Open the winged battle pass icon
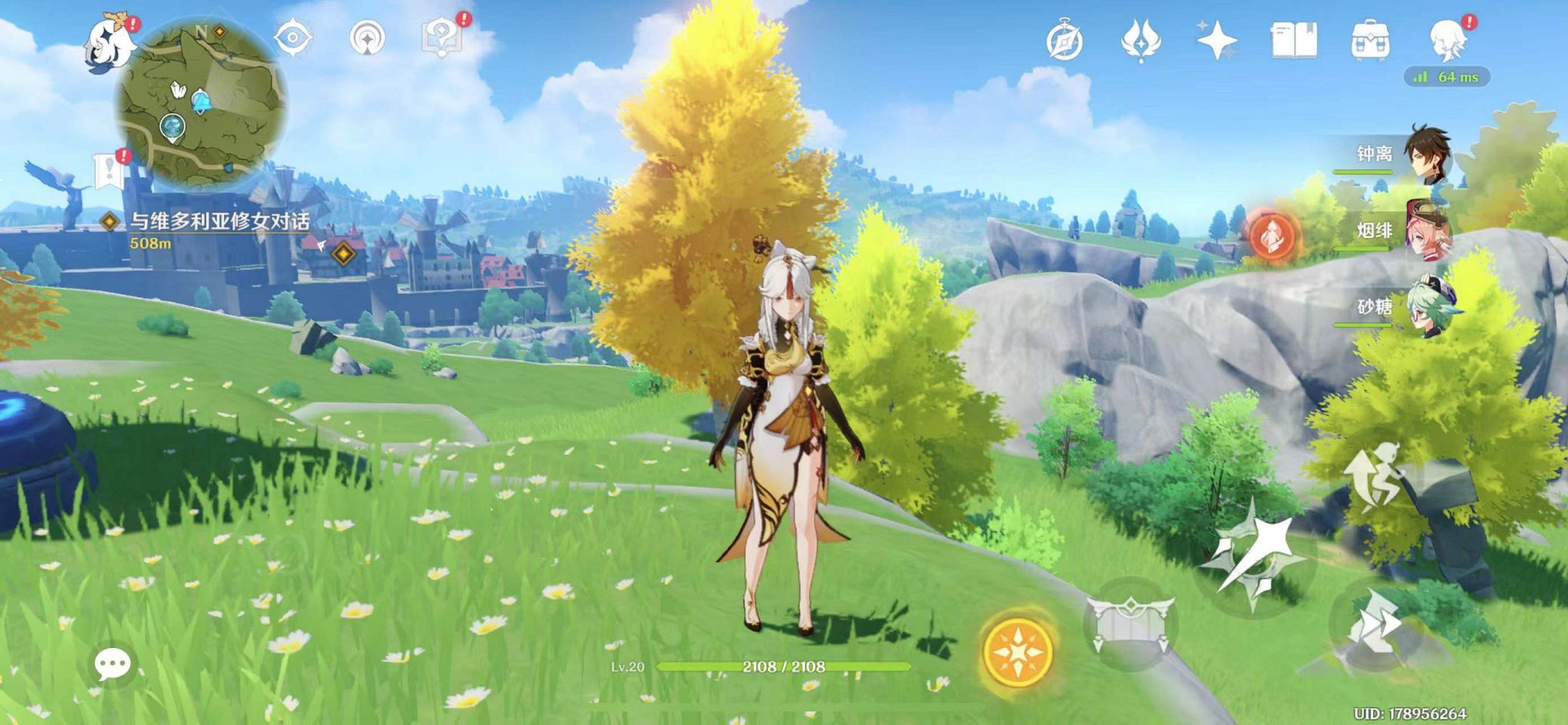 click(x=1140, y=41)
